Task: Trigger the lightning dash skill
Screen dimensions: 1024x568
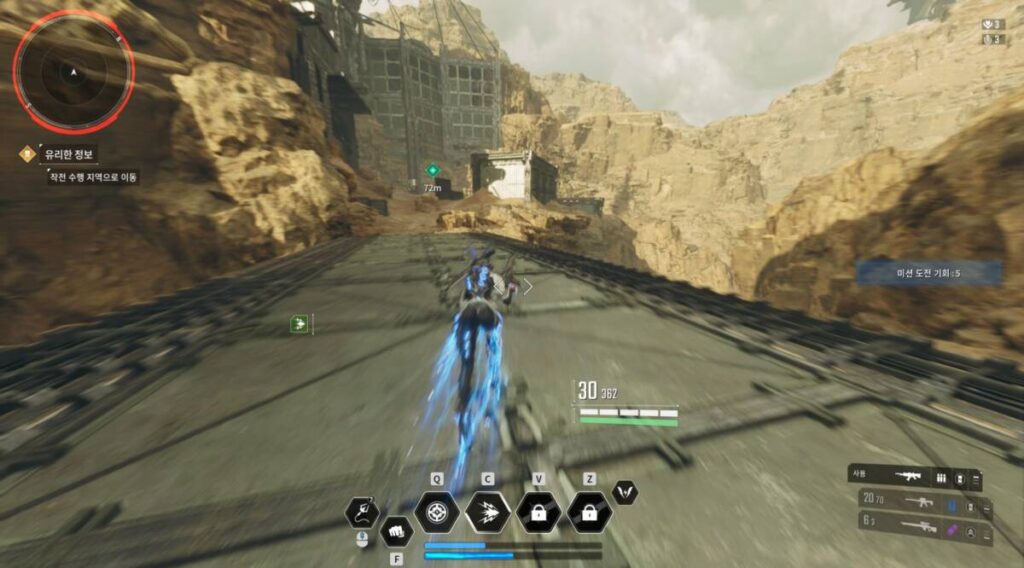Action: click(488, 512)
